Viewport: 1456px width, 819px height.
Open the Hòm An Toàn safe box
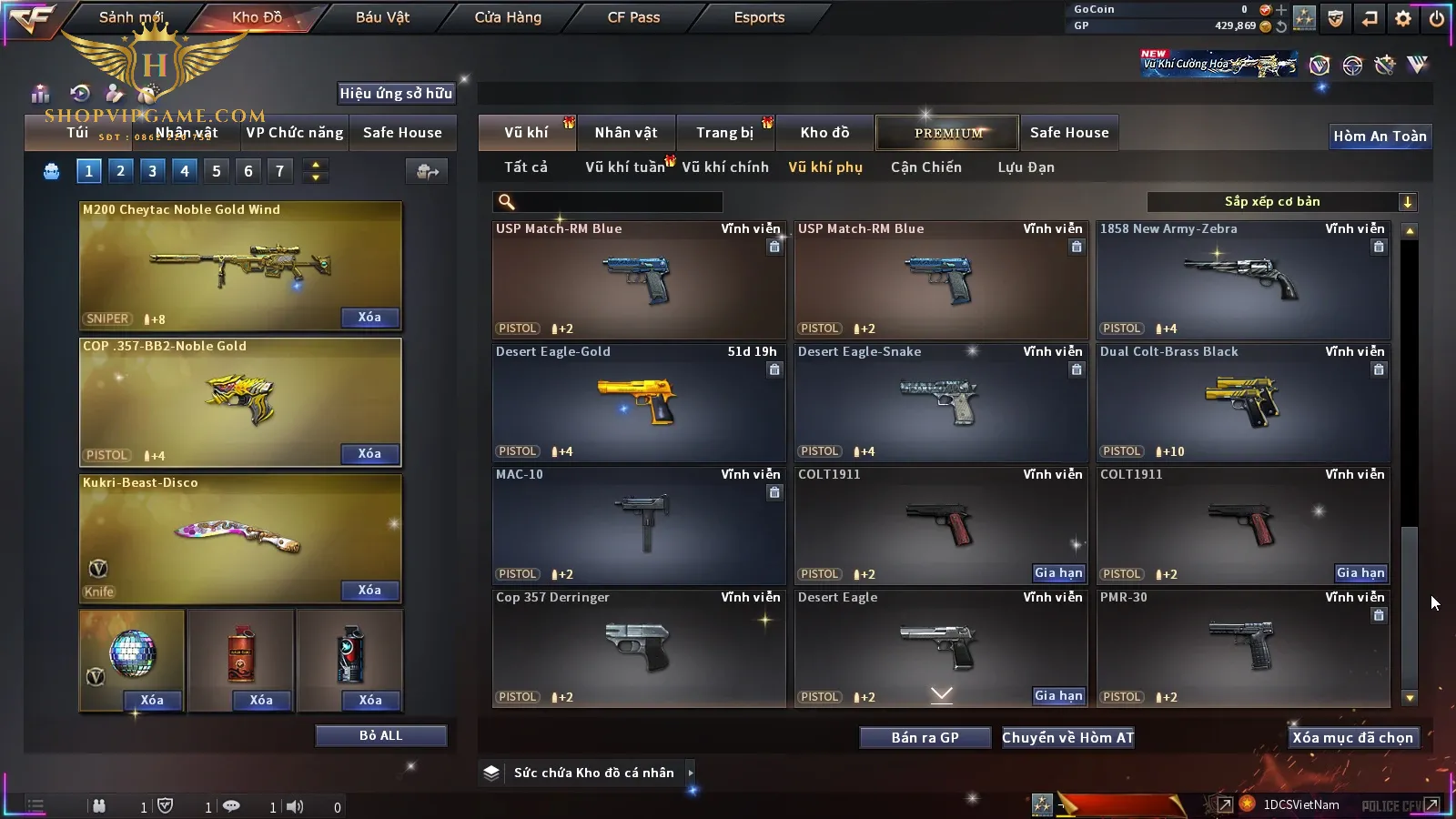tap(1380, 136)
